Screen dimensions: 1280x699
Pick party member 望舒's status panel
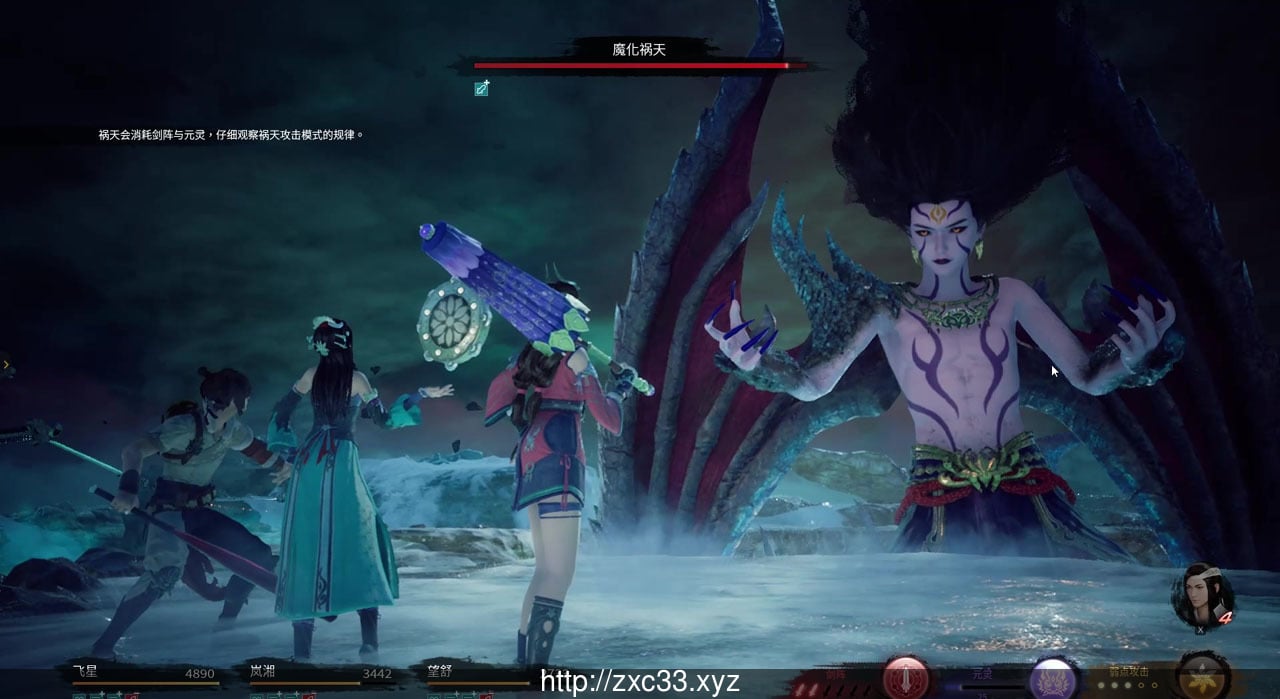click(x=470, y=676)
